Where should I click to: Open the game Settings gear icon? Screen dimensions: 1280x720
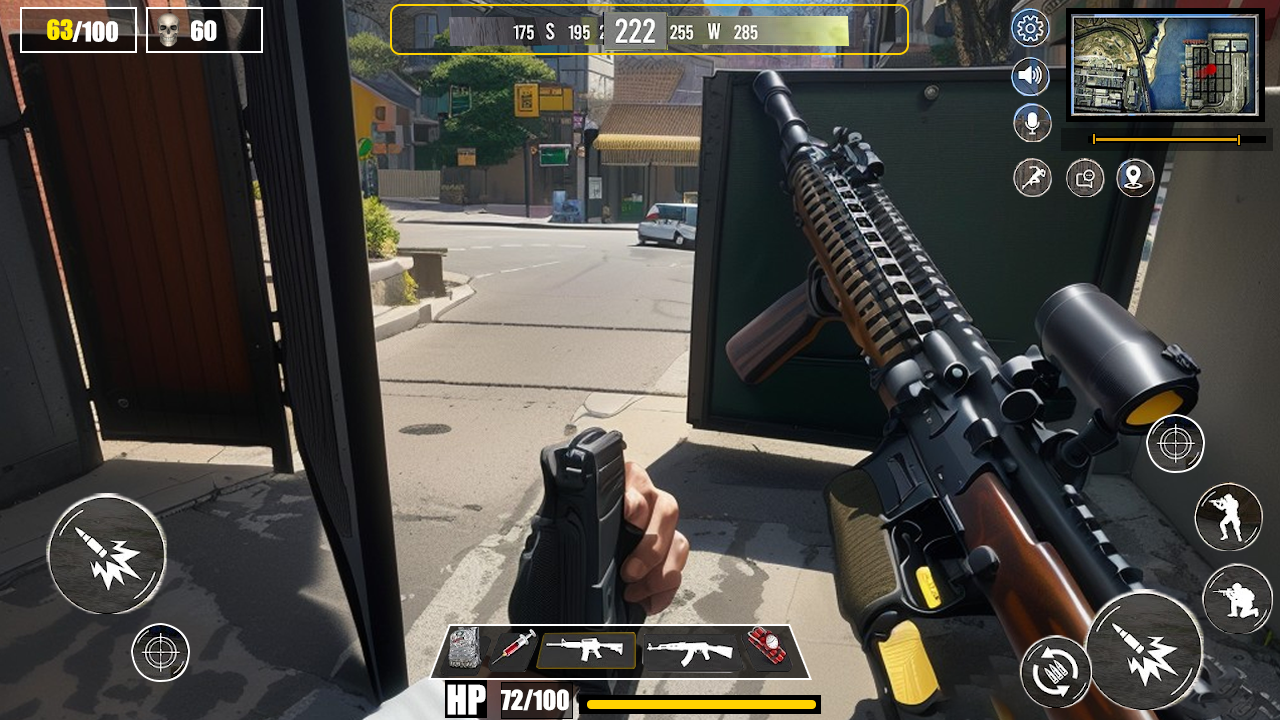click(1030, 29)
